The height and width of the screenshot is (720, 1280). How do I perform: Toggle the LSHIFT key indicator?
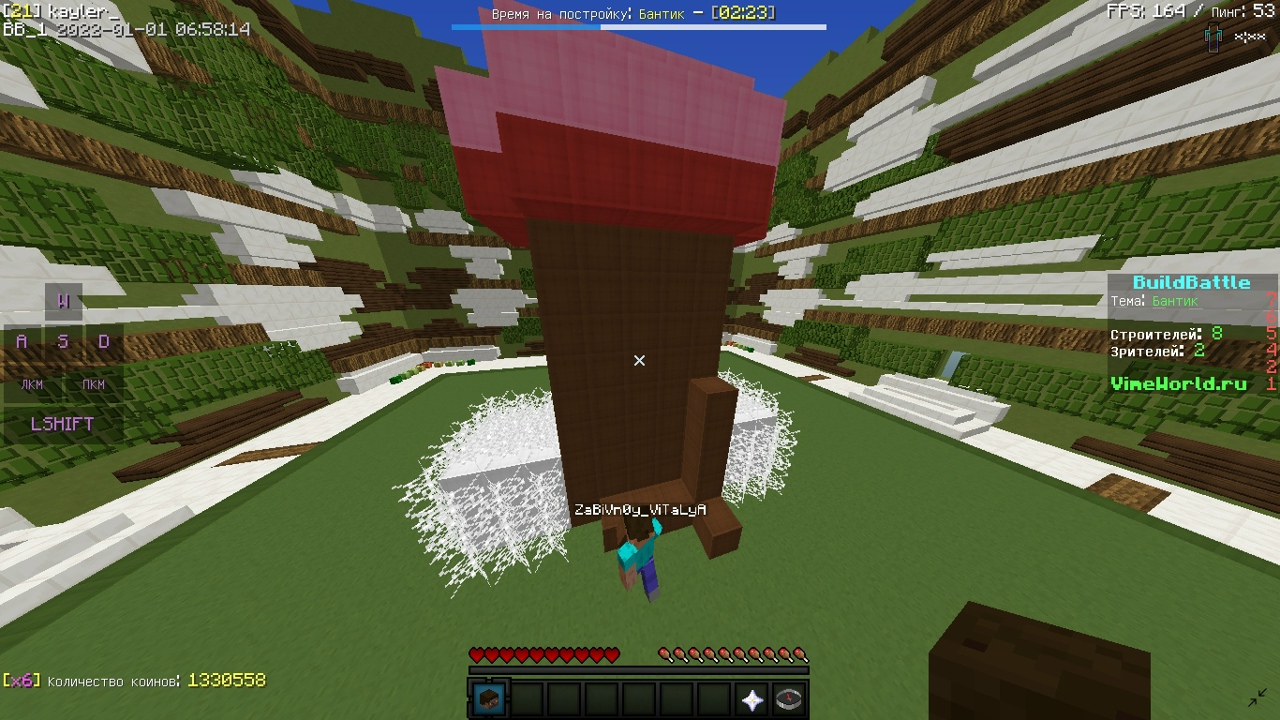point(62,424)
